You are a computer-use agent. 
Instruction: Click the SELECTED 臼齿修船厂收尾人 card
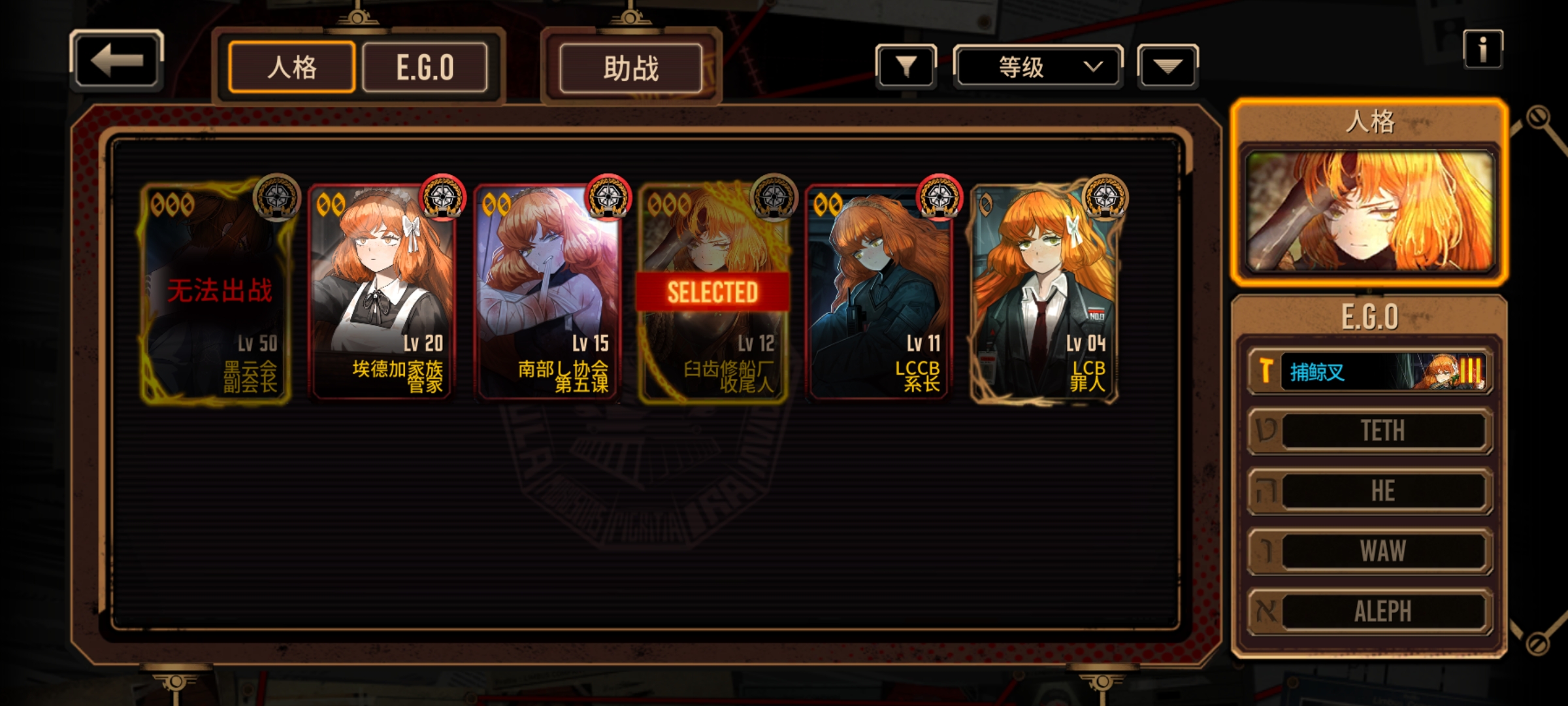pyautogui.click(x=713, y=292)
